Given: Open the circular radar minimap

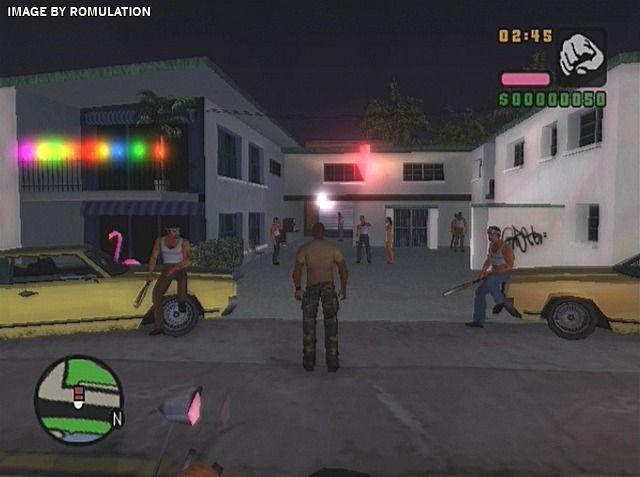Looking at the screenshot, I should (x=78, y=400).
